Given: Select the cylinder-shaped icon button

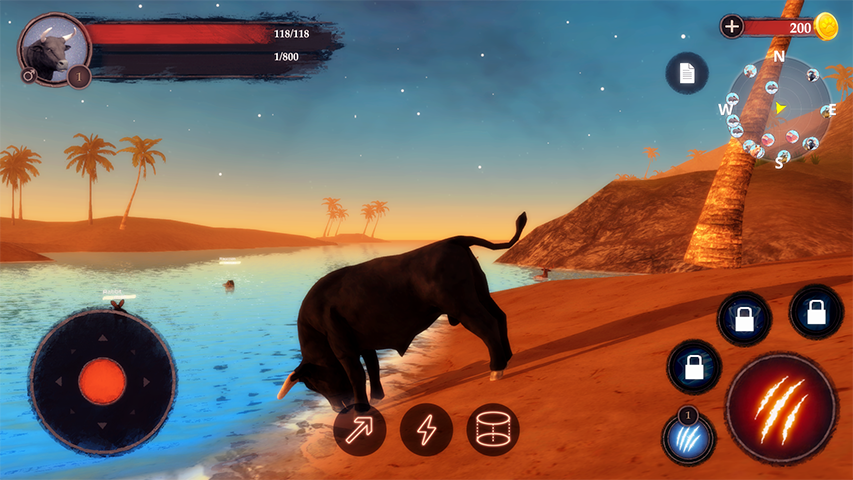Looking at the screenshot, I should pyautogui.click(x=493, y=430).
